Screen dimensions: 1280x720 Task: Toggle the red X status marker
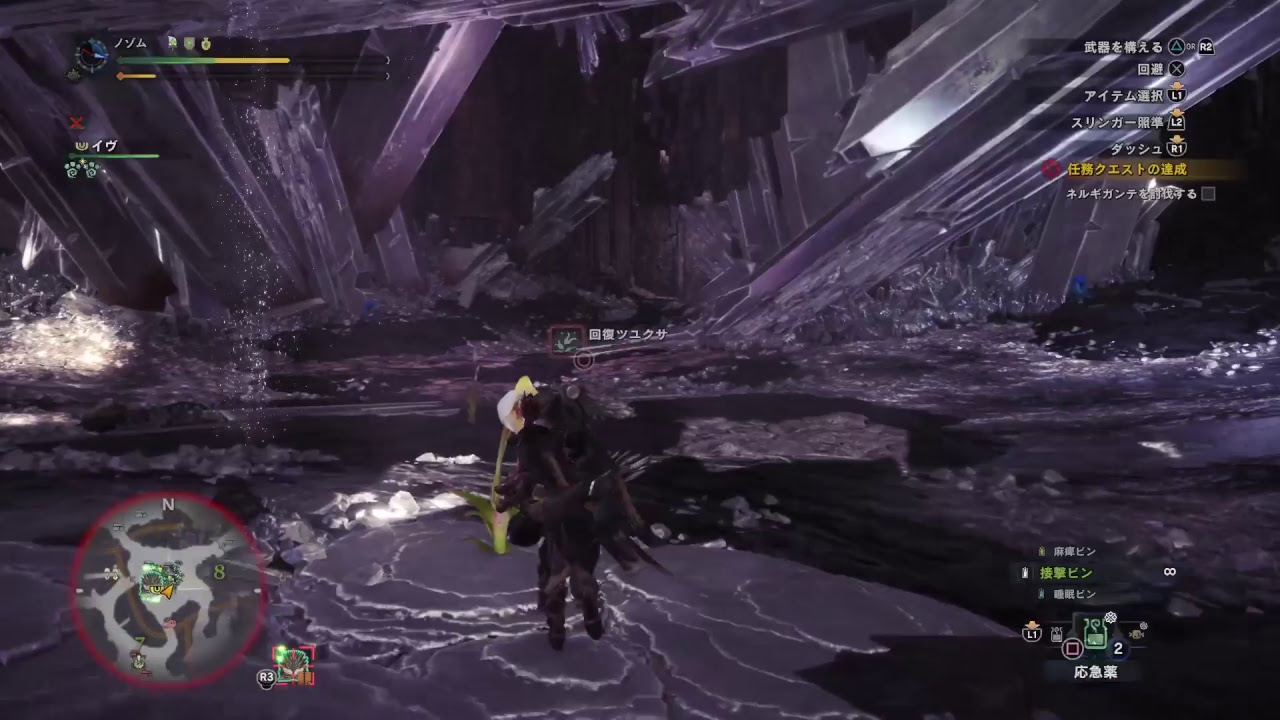click(x=77, y=124)
